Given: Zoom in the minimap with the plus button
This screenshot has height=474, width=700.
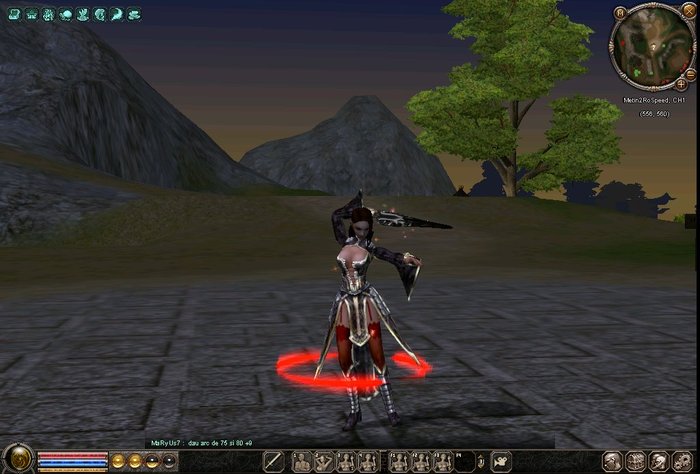Looking at the screenshot, I should pos(681,84).
